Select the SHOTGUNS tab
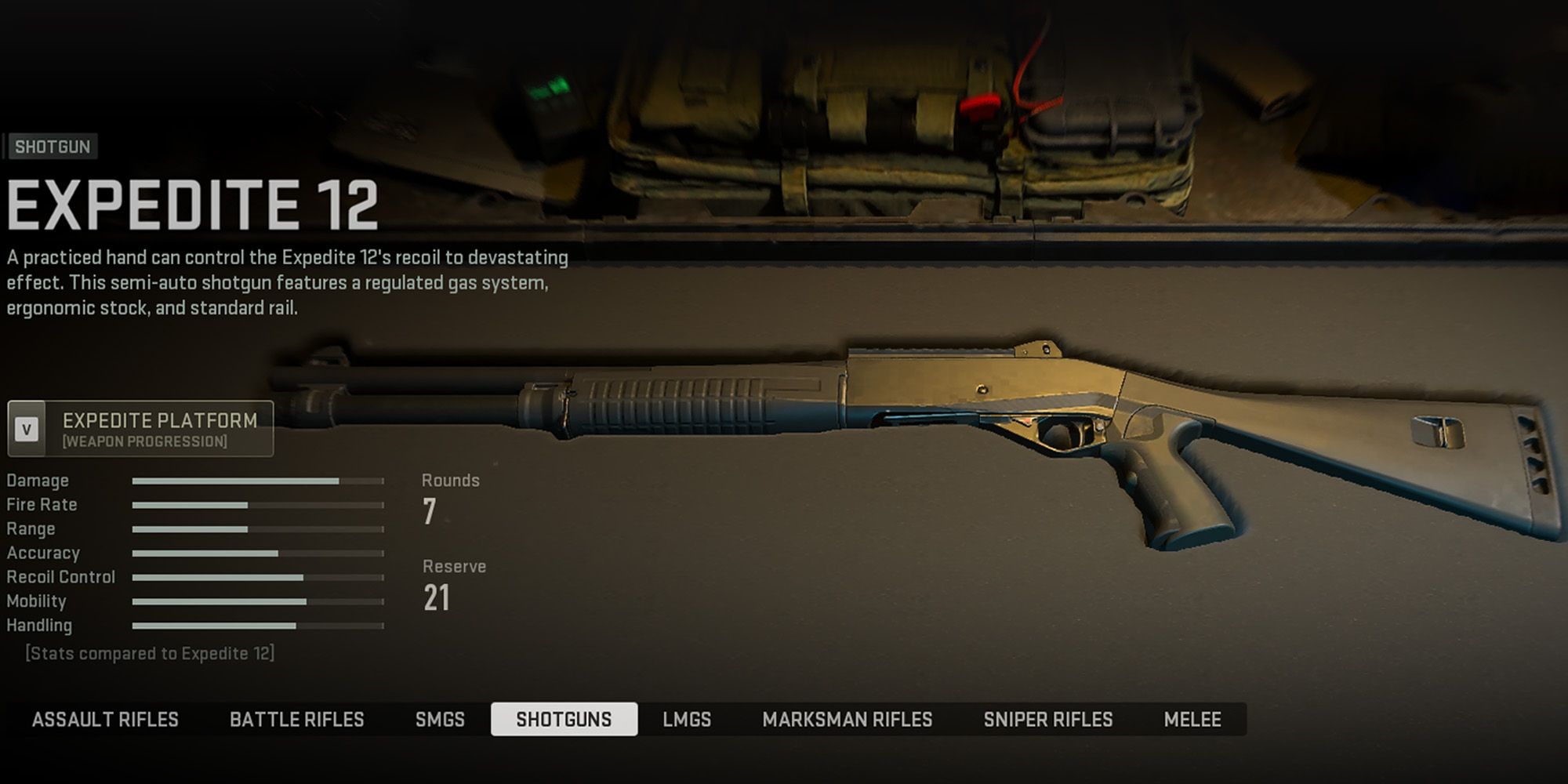The image size is (1568, 784). pos(566,719)
